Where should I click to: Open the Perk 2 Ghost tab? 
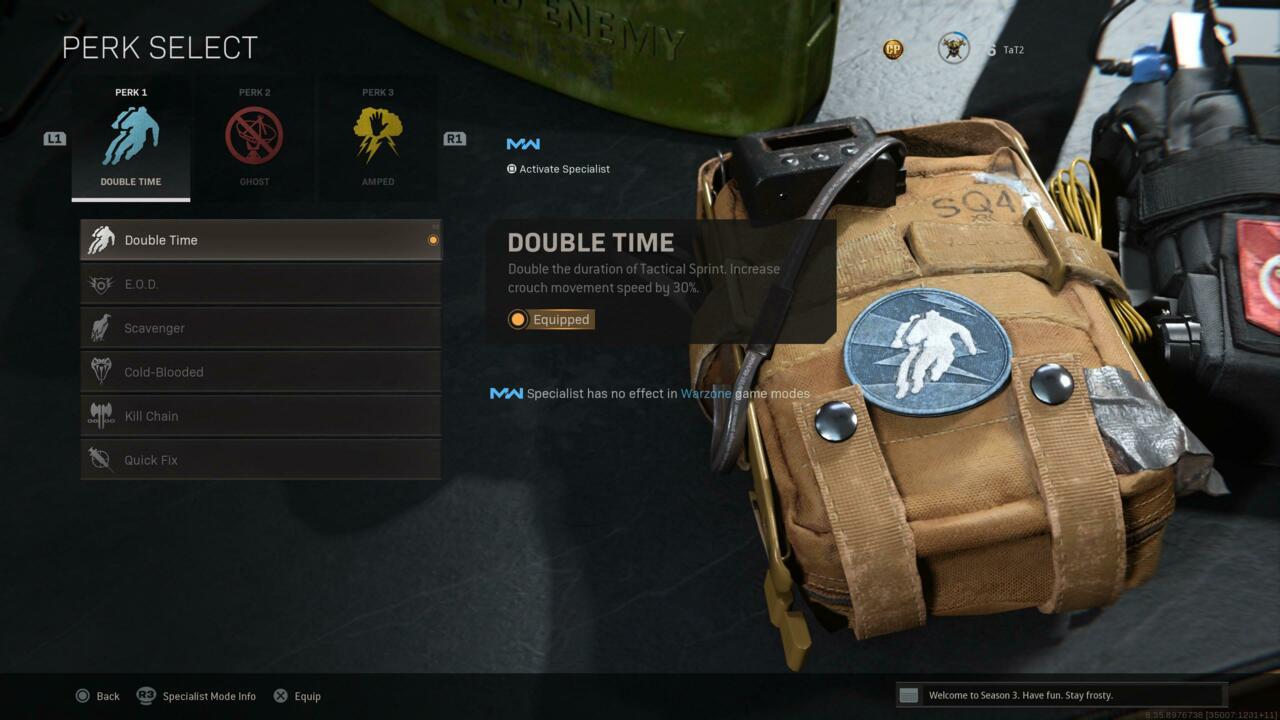click(x=254, y=139)
